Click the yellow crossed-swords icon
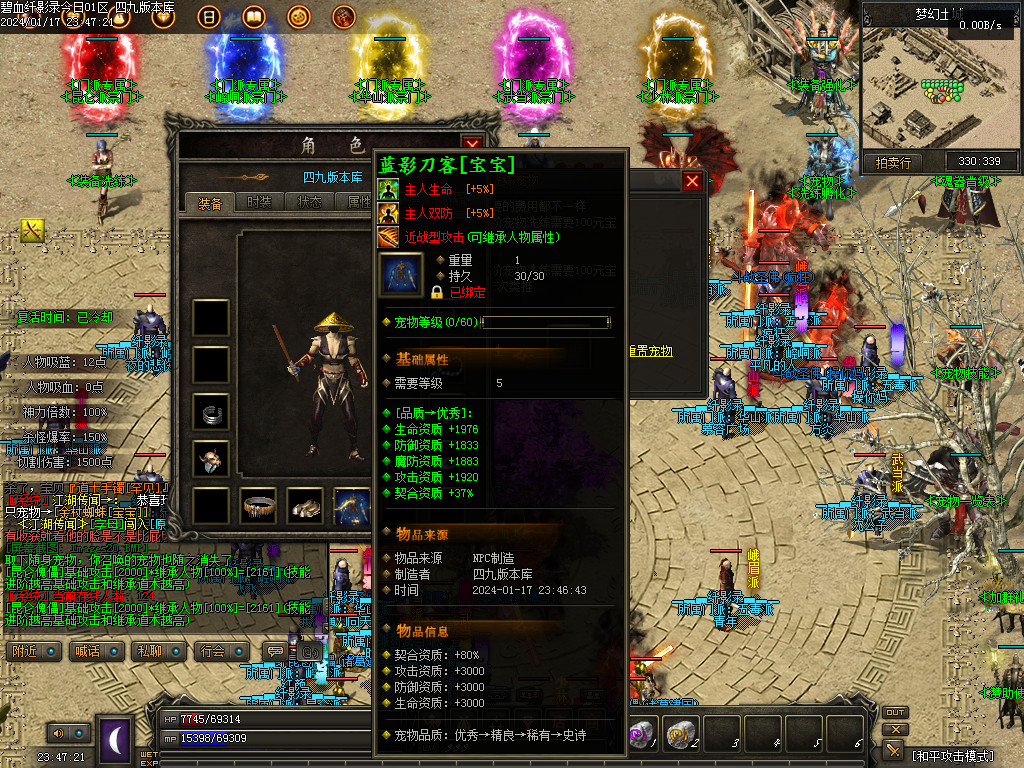 coord(32,231)
